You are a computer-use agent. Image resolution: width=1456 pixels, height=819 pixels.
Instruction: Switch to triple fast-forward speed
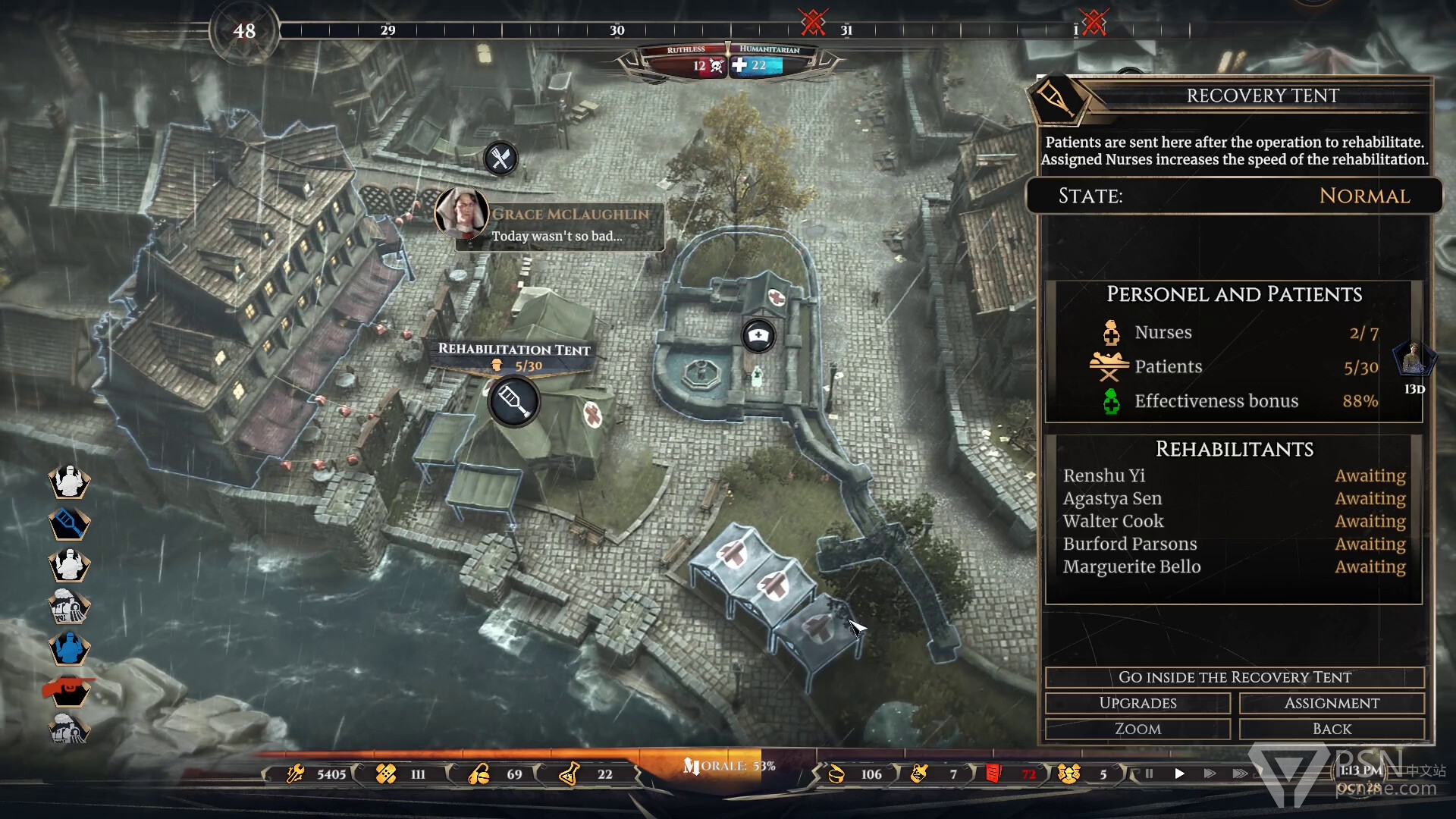point(1240,773)
